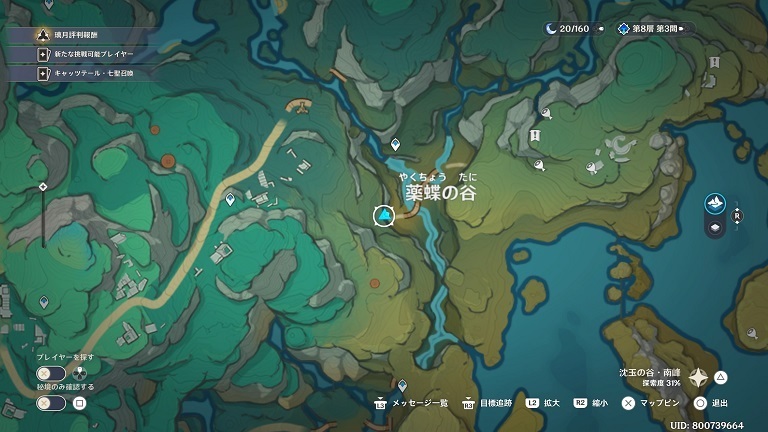Click the selected blue triangle waypoint marker
This screenshot has height=432, width=768.
[x=384, y=216]
